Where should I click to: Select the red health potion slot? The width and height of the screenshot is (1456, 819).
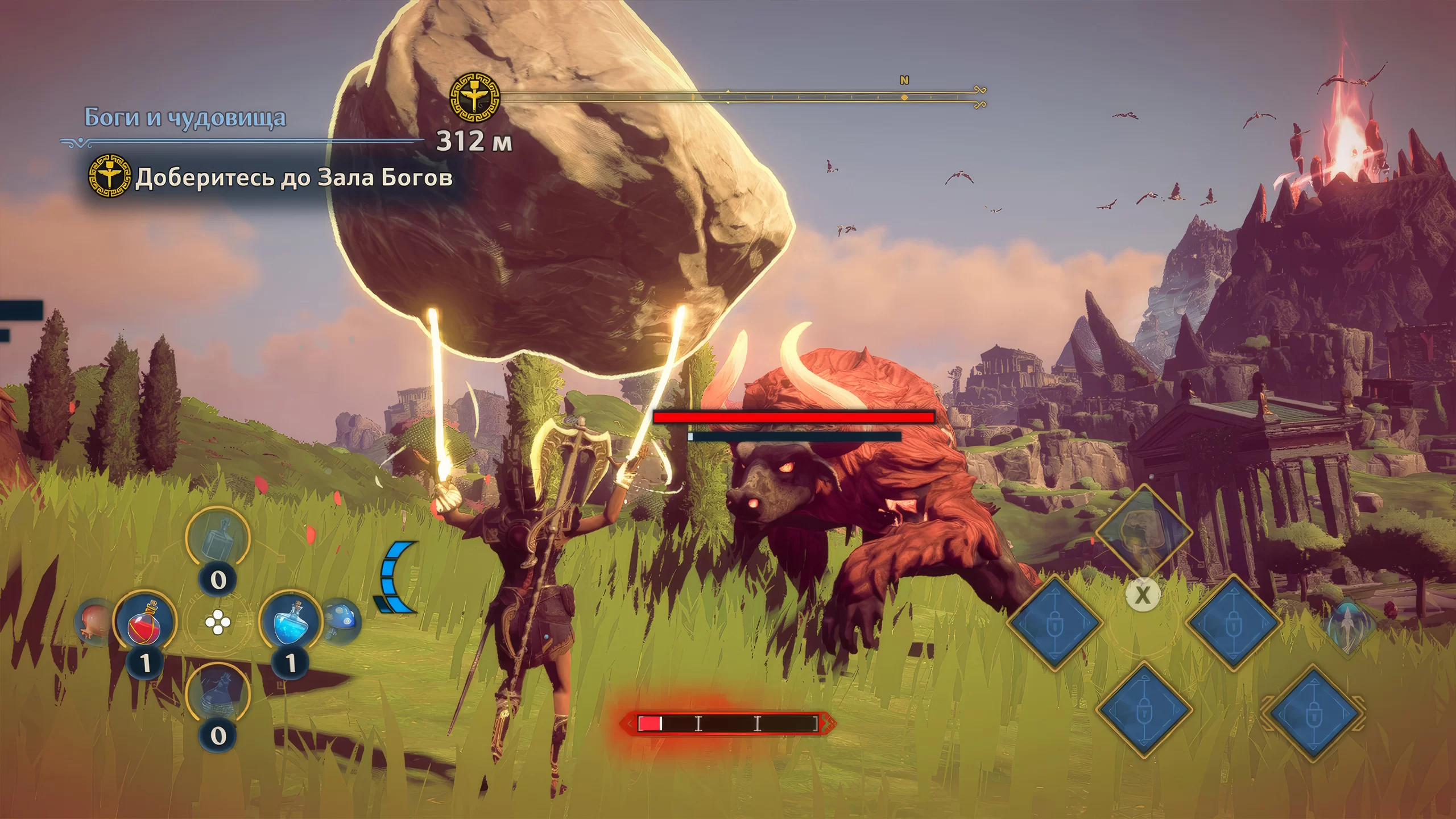pyautogui.click(x=144, y=622)
